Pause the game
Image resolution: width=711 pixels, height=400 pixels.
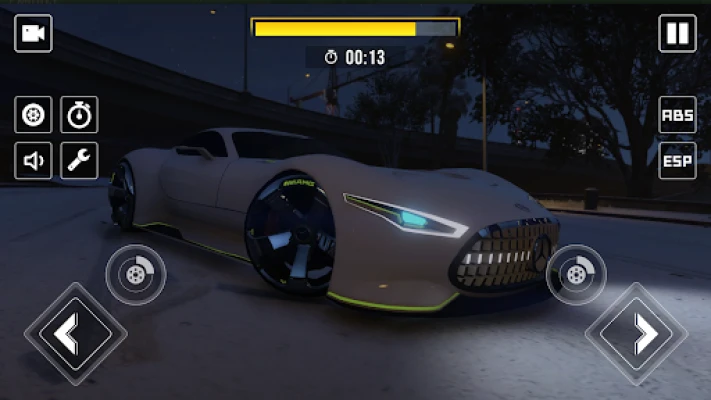pyautogui.click(x=677, y=34)
